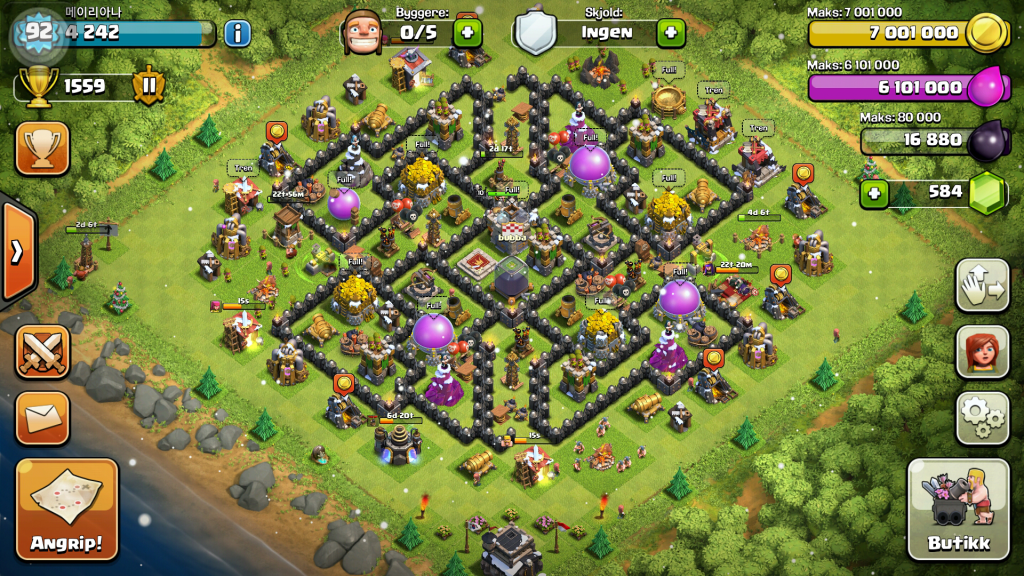1024x576 pixels.
Task: Open the trophy leaderboard button
Action: tap(42, 148)
